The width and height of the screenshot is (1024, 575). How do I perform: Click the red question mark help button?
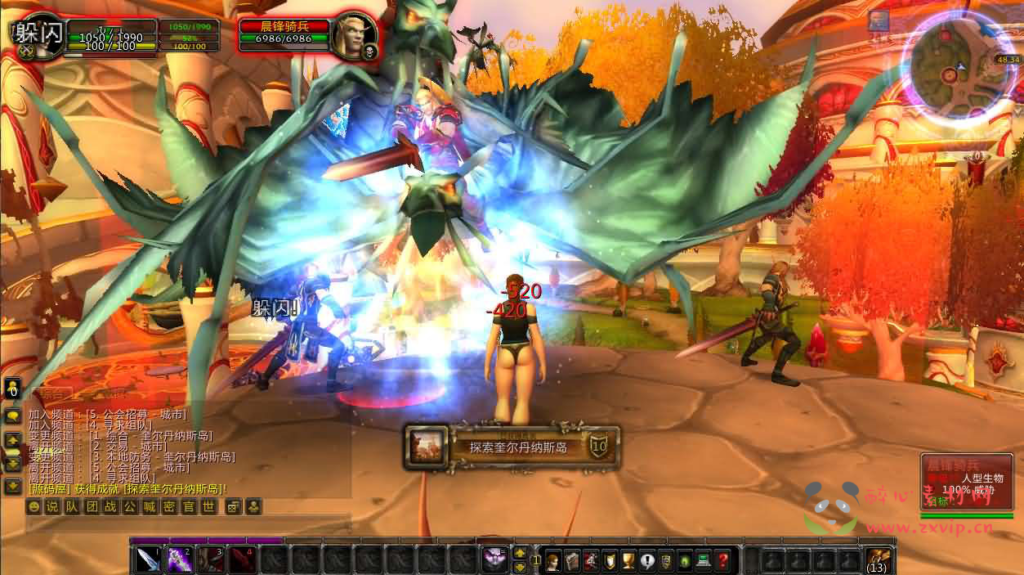tap(723, 561)
